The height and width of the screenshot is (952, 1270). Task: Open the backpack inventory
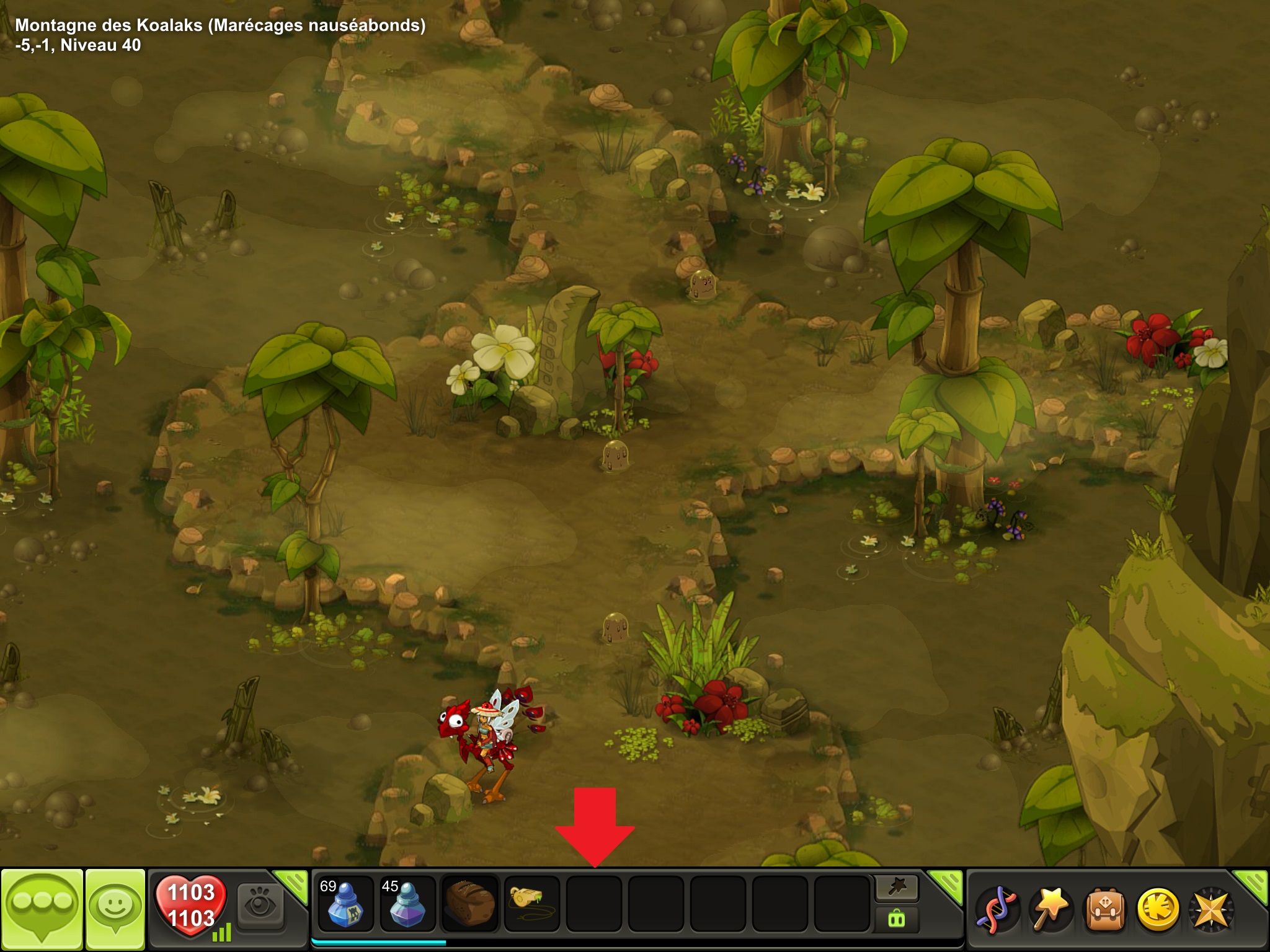[1104, 910]
